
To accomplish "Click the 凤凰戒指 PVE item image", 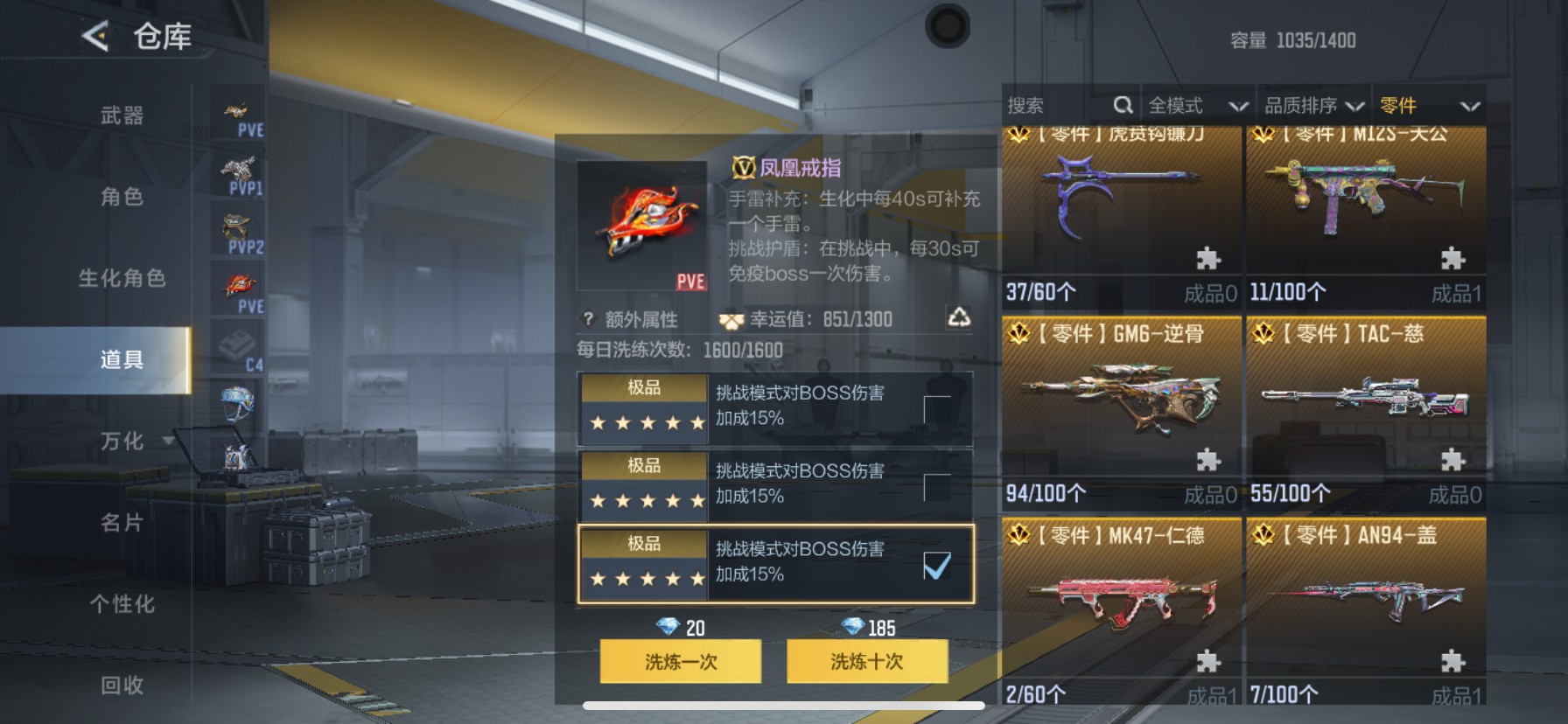I will pyautogui.click(x=642, y=223).
